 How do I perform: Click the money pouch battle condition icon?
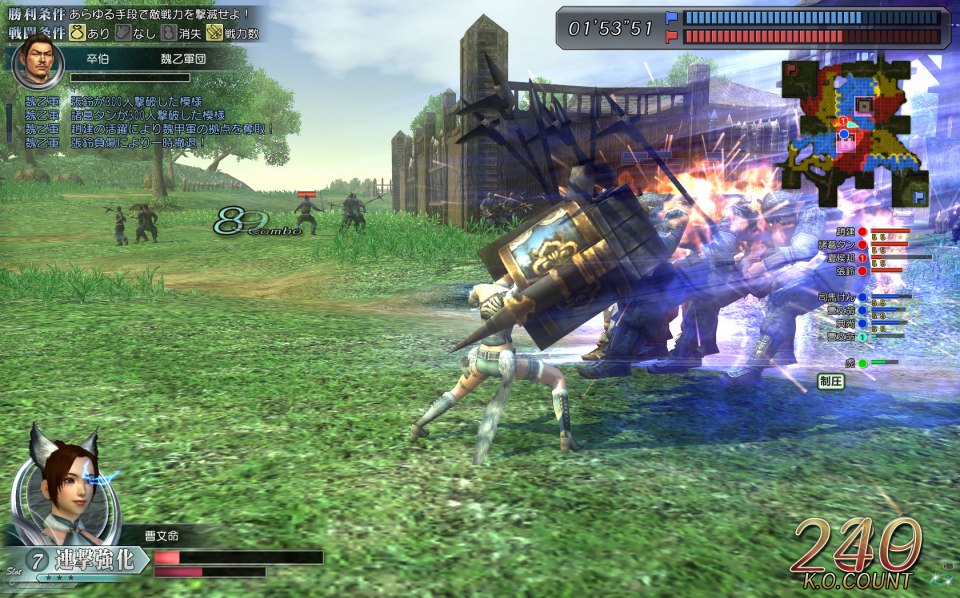point(76,34)
